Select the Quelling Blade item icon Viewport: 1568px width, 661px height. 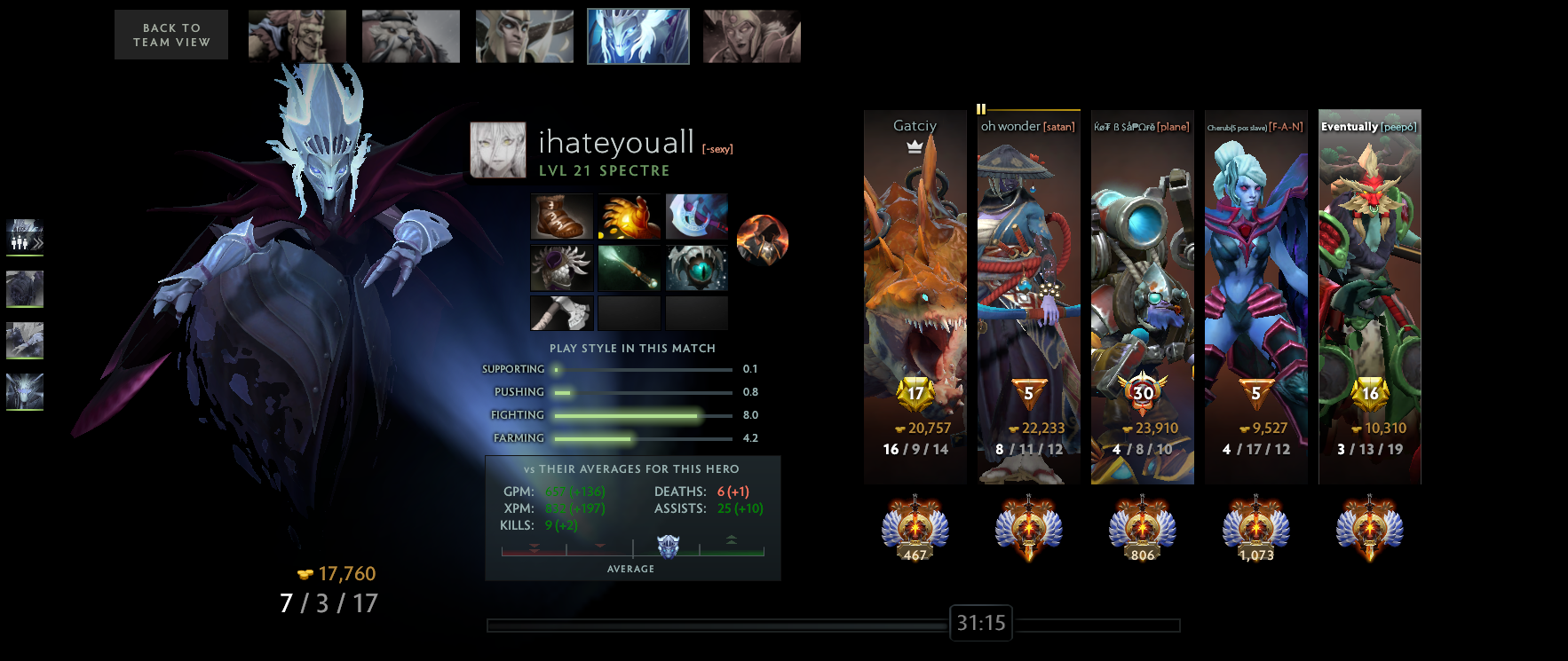(562, 312)
